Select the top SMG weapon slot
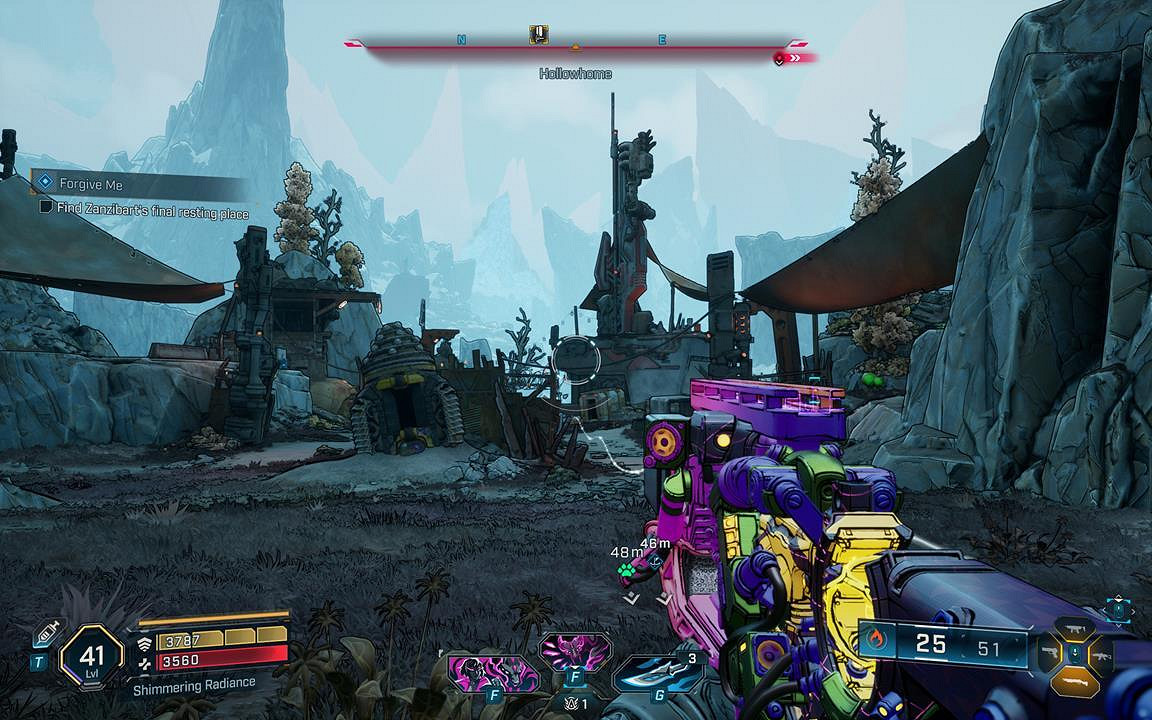Viewport: 1152px width, 720px height. pyautogui.click(x=1075, y=627)
